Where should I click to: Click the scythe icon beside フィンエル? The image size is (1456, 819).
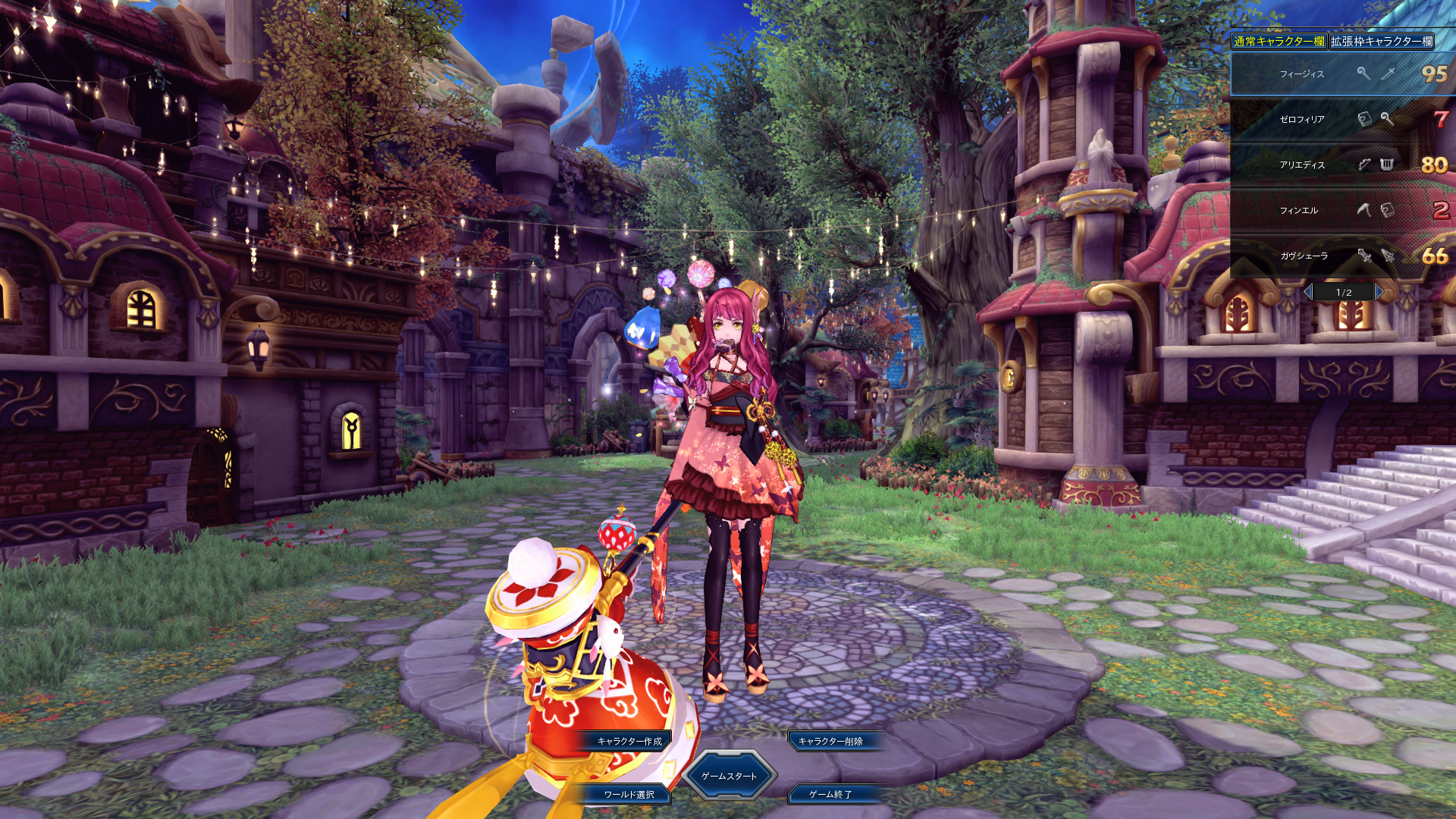pyautogui.click(x=1364, y=210)
